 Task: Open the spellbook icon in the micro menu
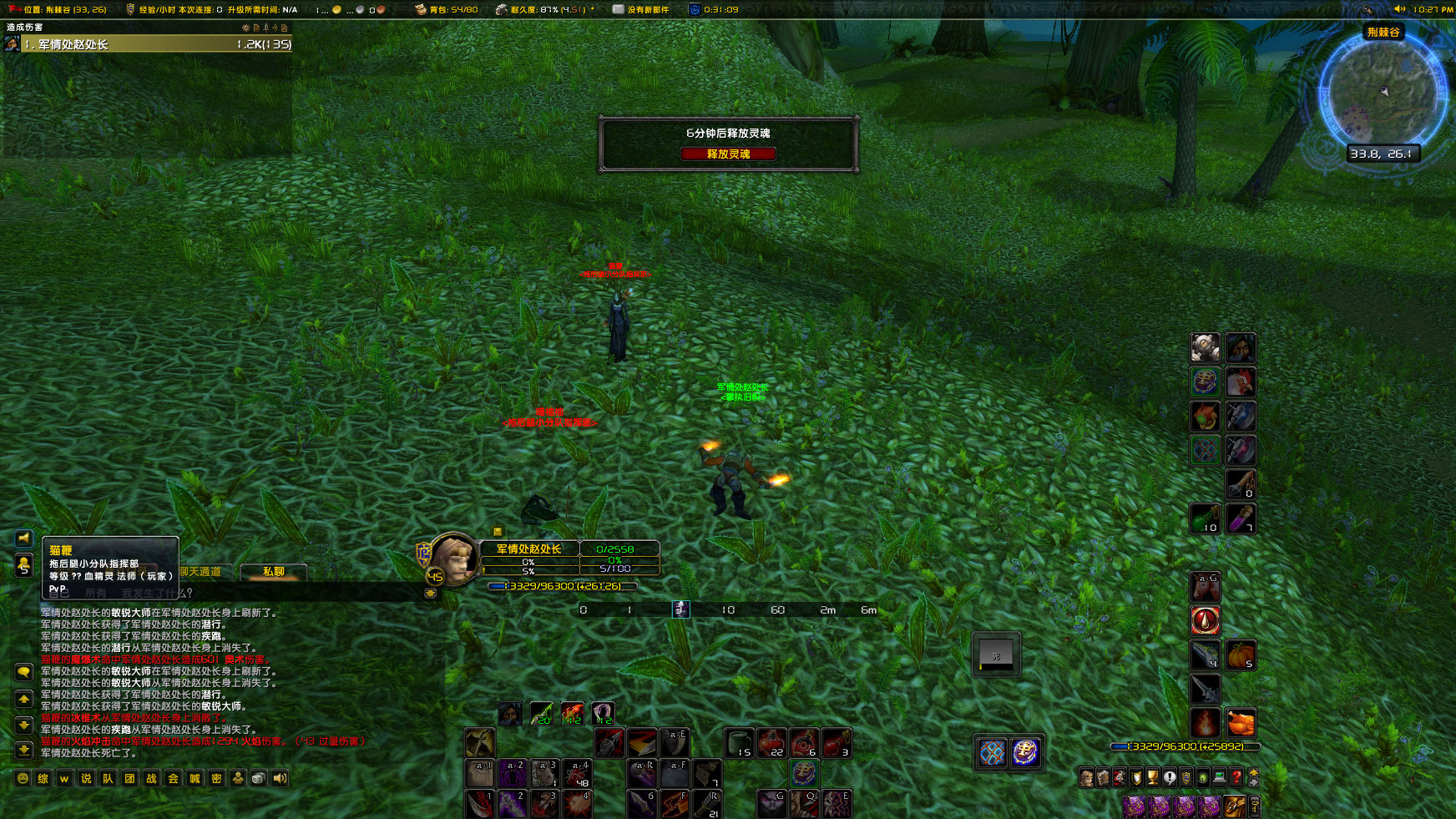1104,778
